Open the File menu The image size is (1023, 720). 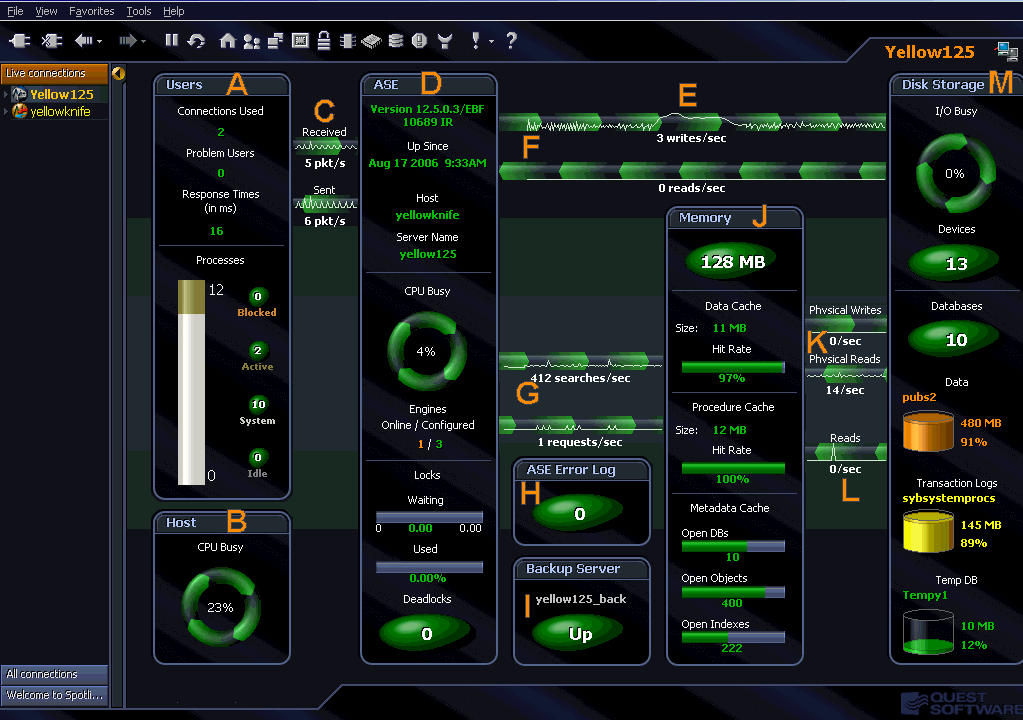pos(15,11)
